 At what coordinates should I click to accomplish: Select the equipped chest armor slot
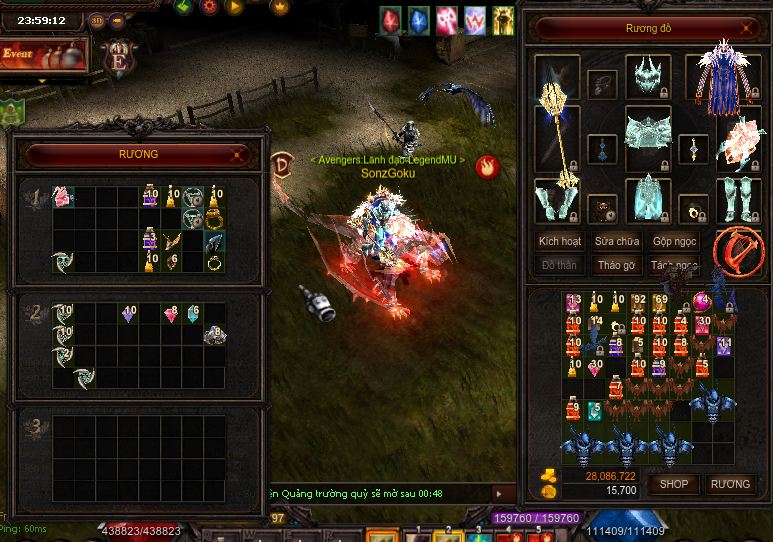point(647,134)
